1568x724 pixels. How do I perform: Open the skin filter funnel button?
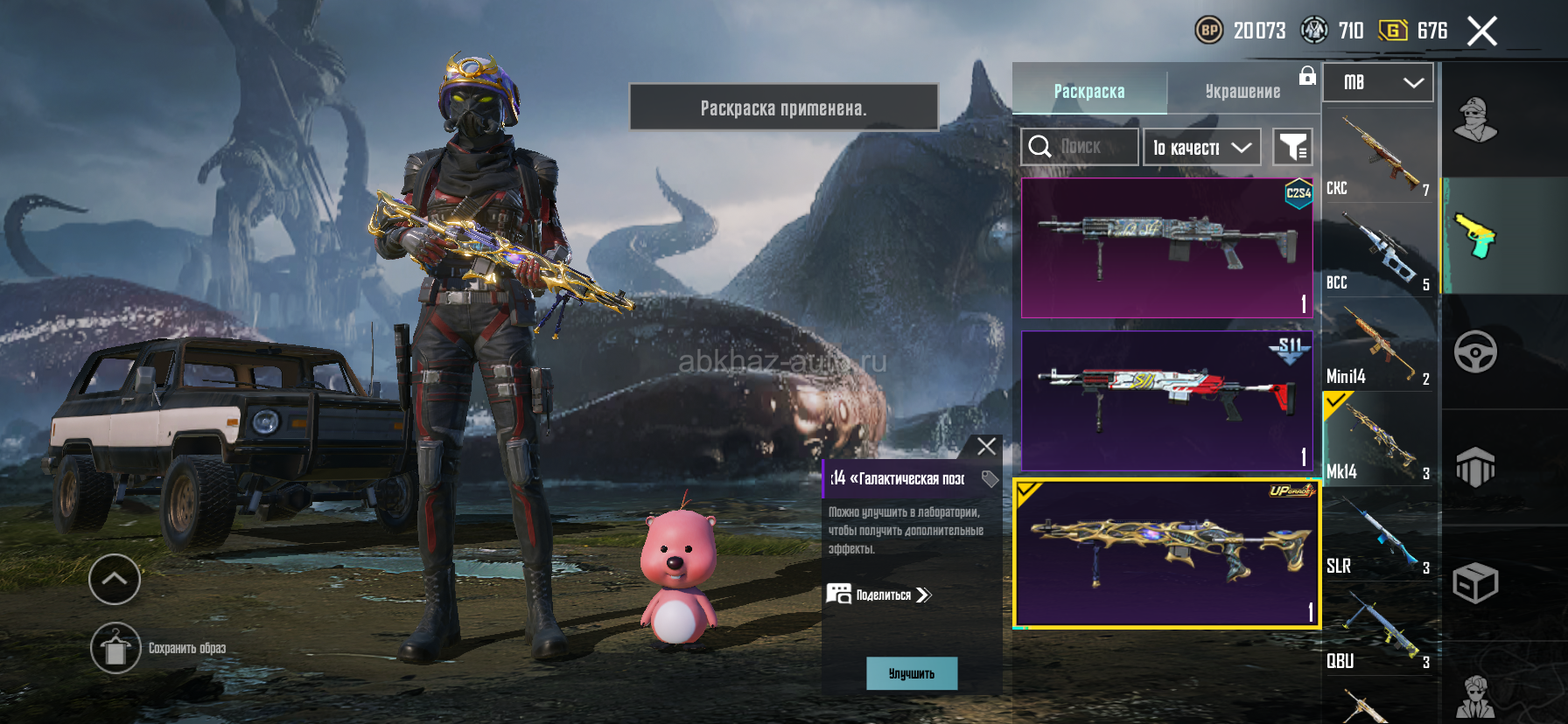click(x=1292, y=147)
